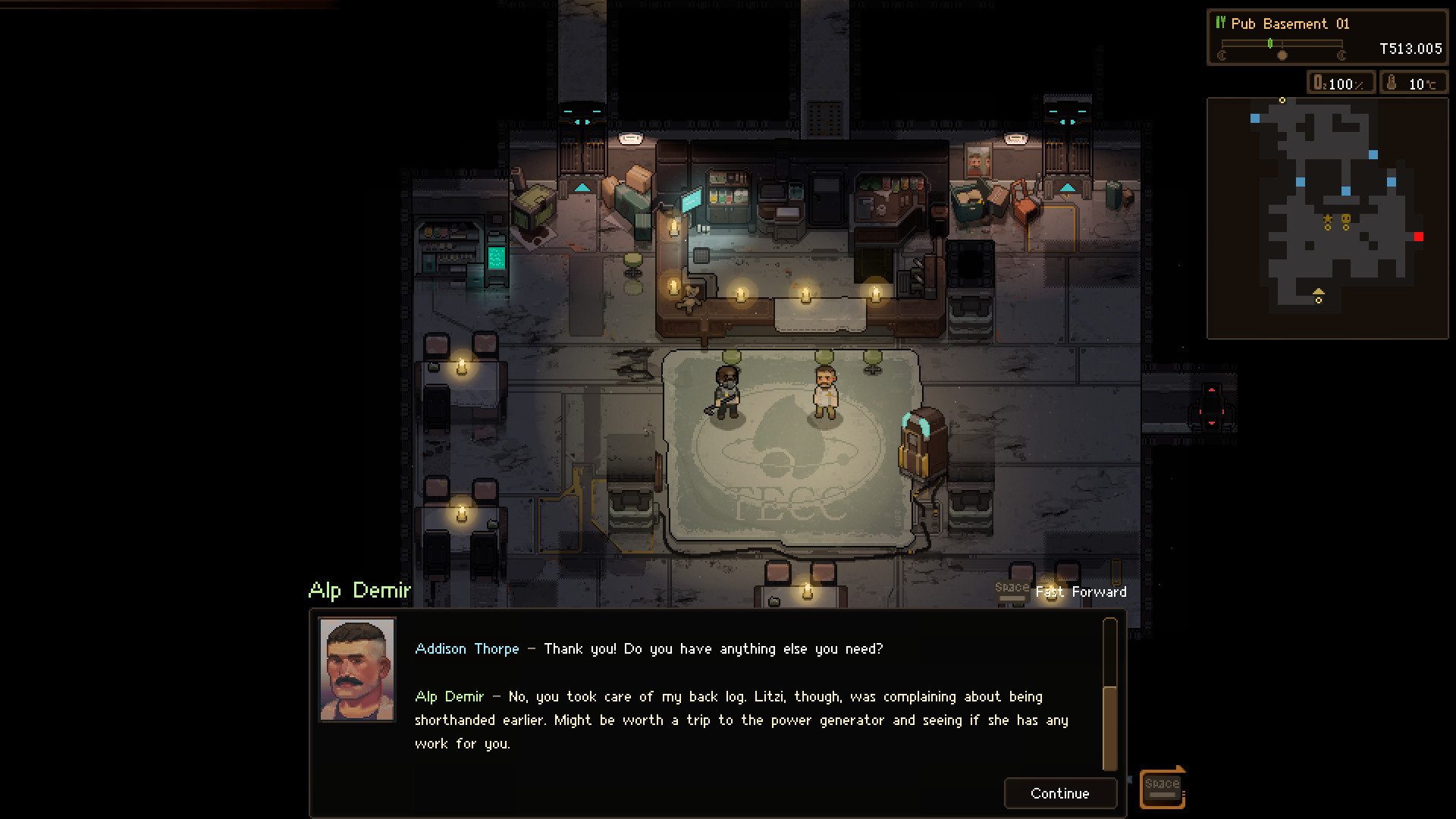The width and height of the screenshot is (1456, 819).
Task: Click the left moon icon on the day cycle bar
Action: click(1222, 55)
